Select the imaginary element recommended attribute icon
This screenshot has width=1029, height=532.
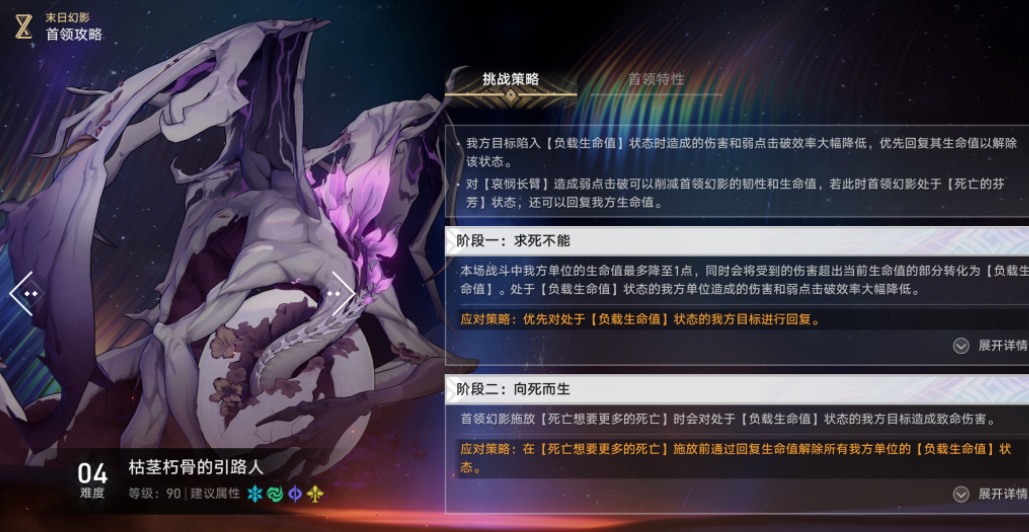point(315,494)
